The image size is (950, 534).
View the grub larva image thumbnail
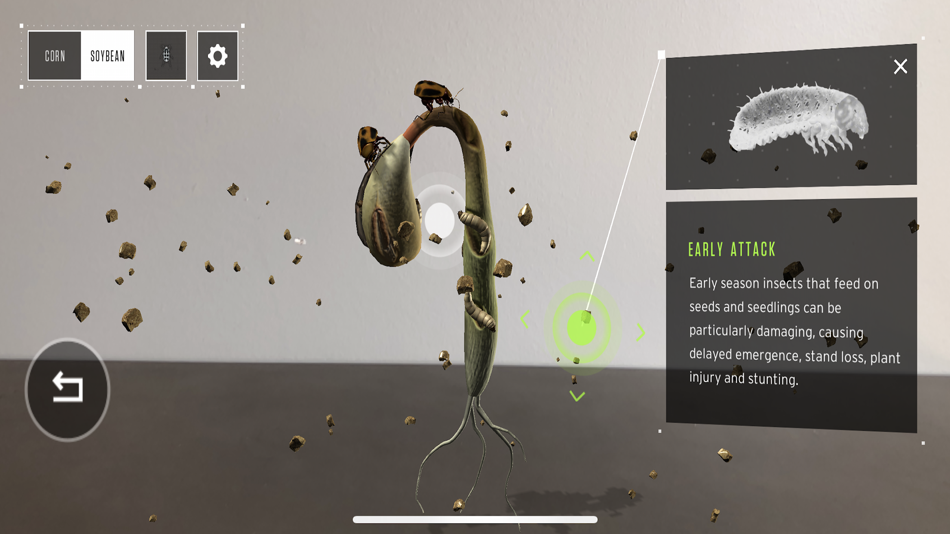tap(792, 120)
